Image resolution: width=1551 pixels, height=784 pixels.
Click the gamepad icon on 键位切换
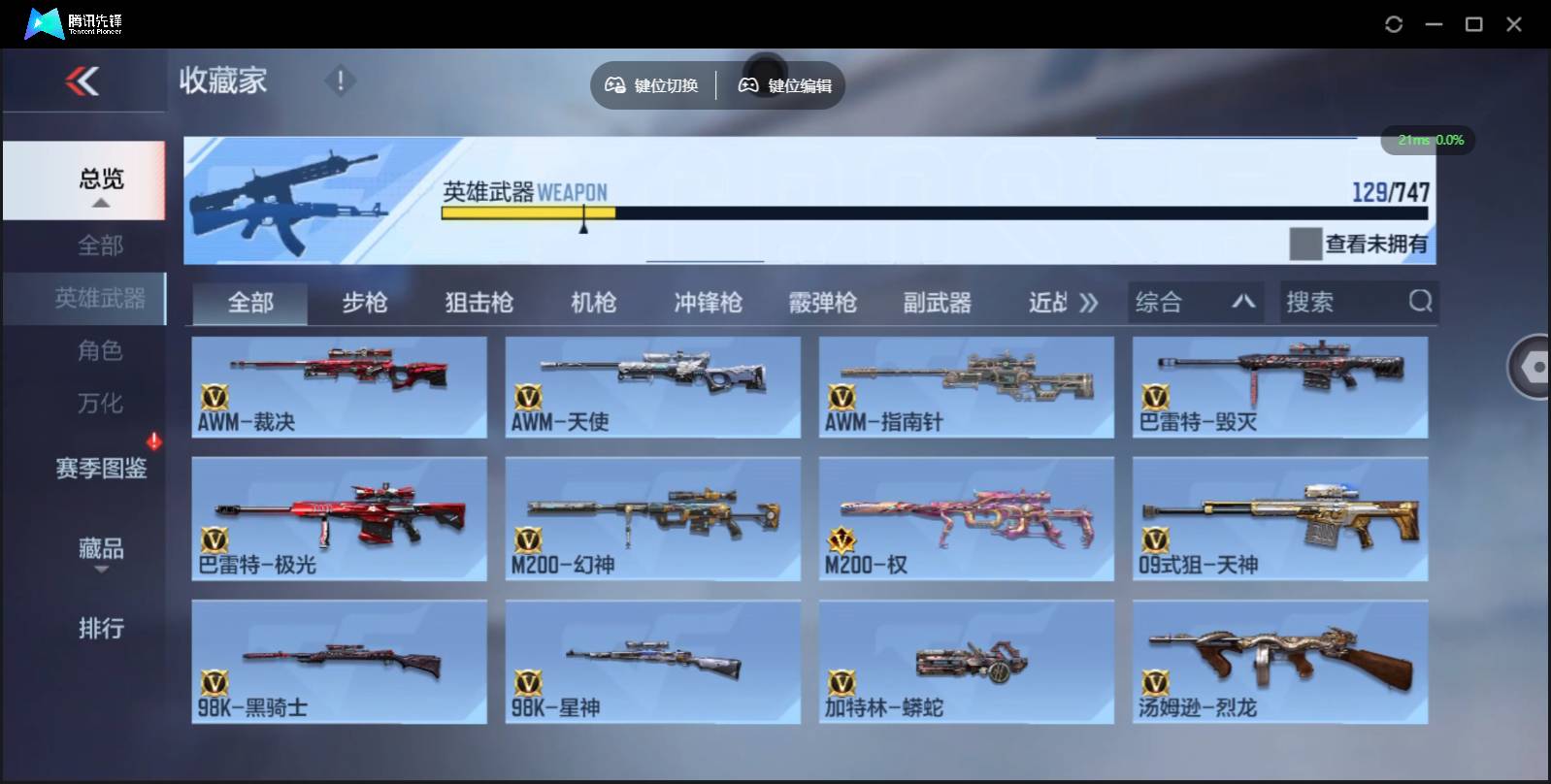pos(613,84)
